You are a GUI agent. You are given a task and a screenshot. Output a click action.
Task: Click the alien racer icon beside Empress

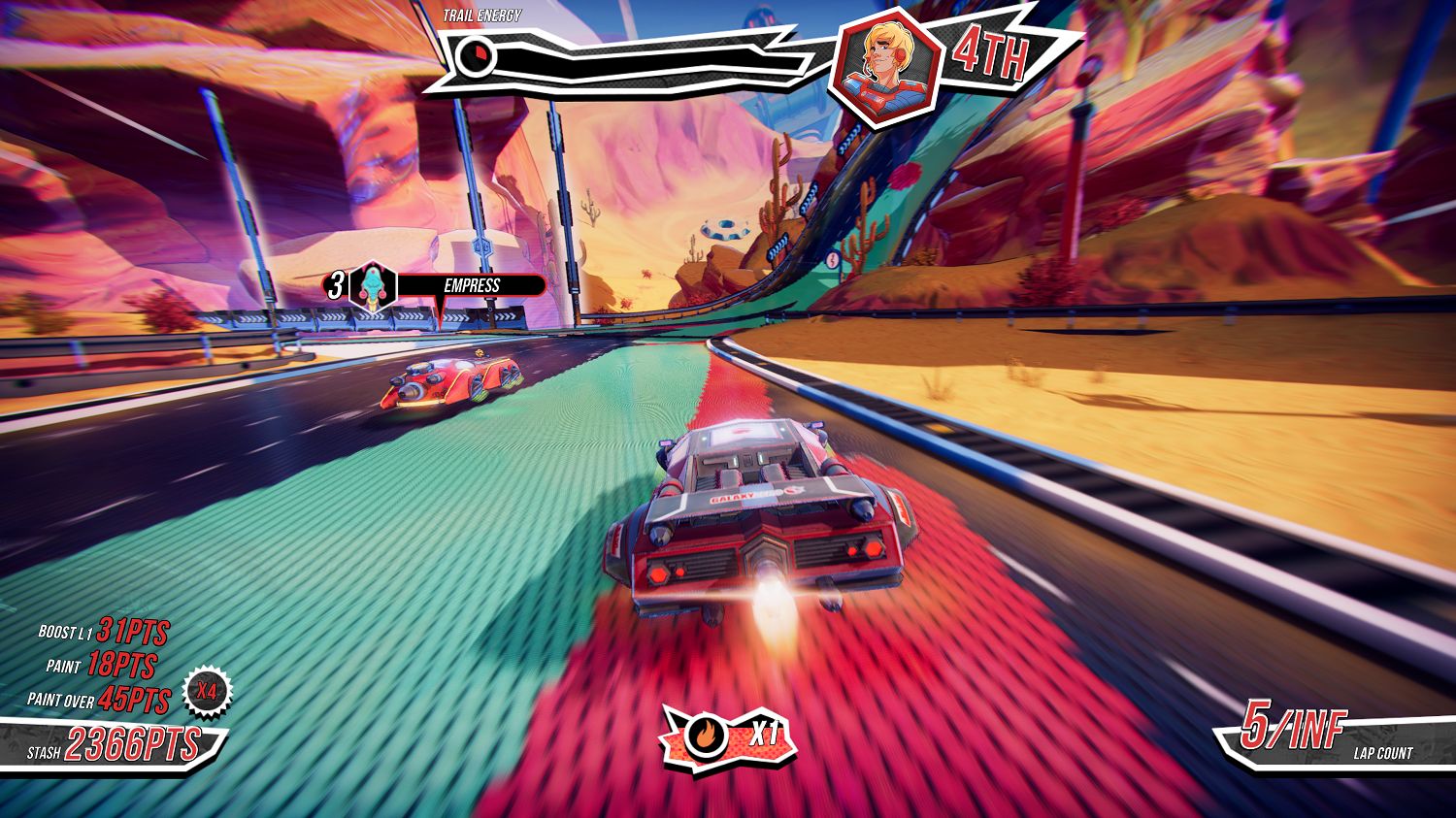coord(373,286)
